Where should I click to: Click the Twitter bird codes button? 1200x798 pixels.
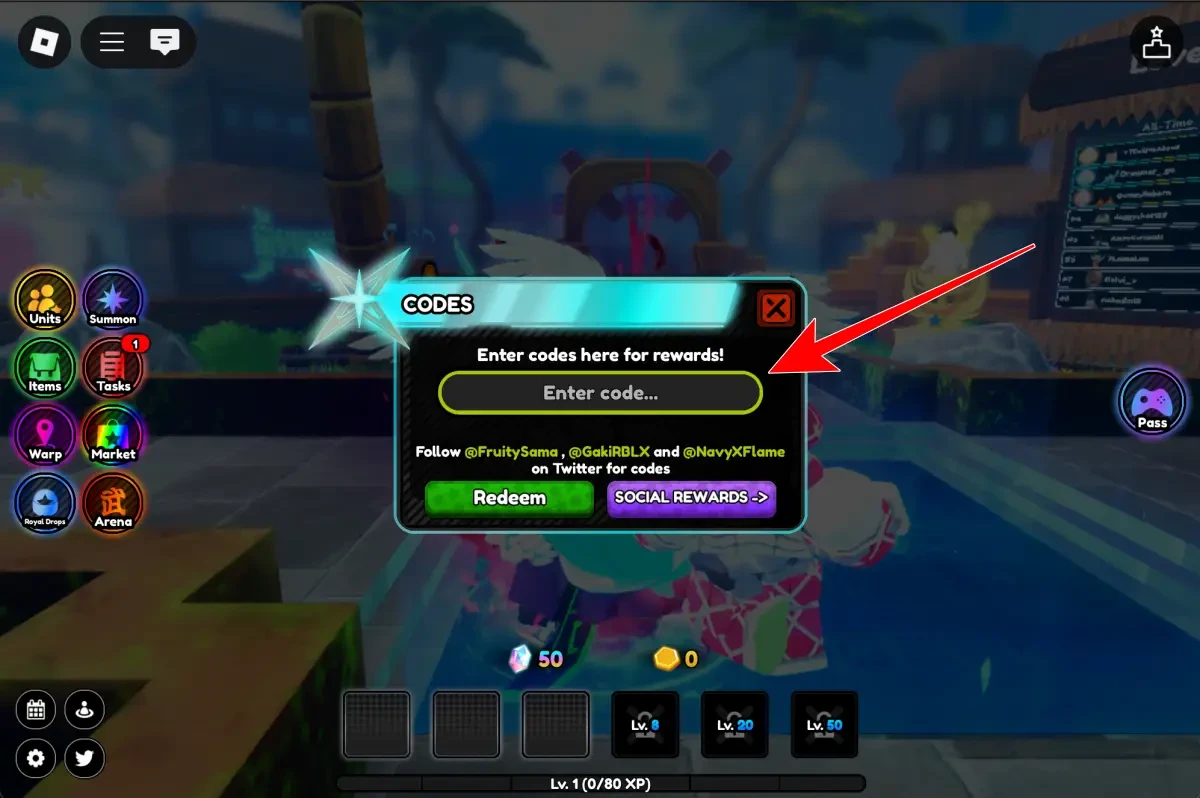tap(85, 759)
